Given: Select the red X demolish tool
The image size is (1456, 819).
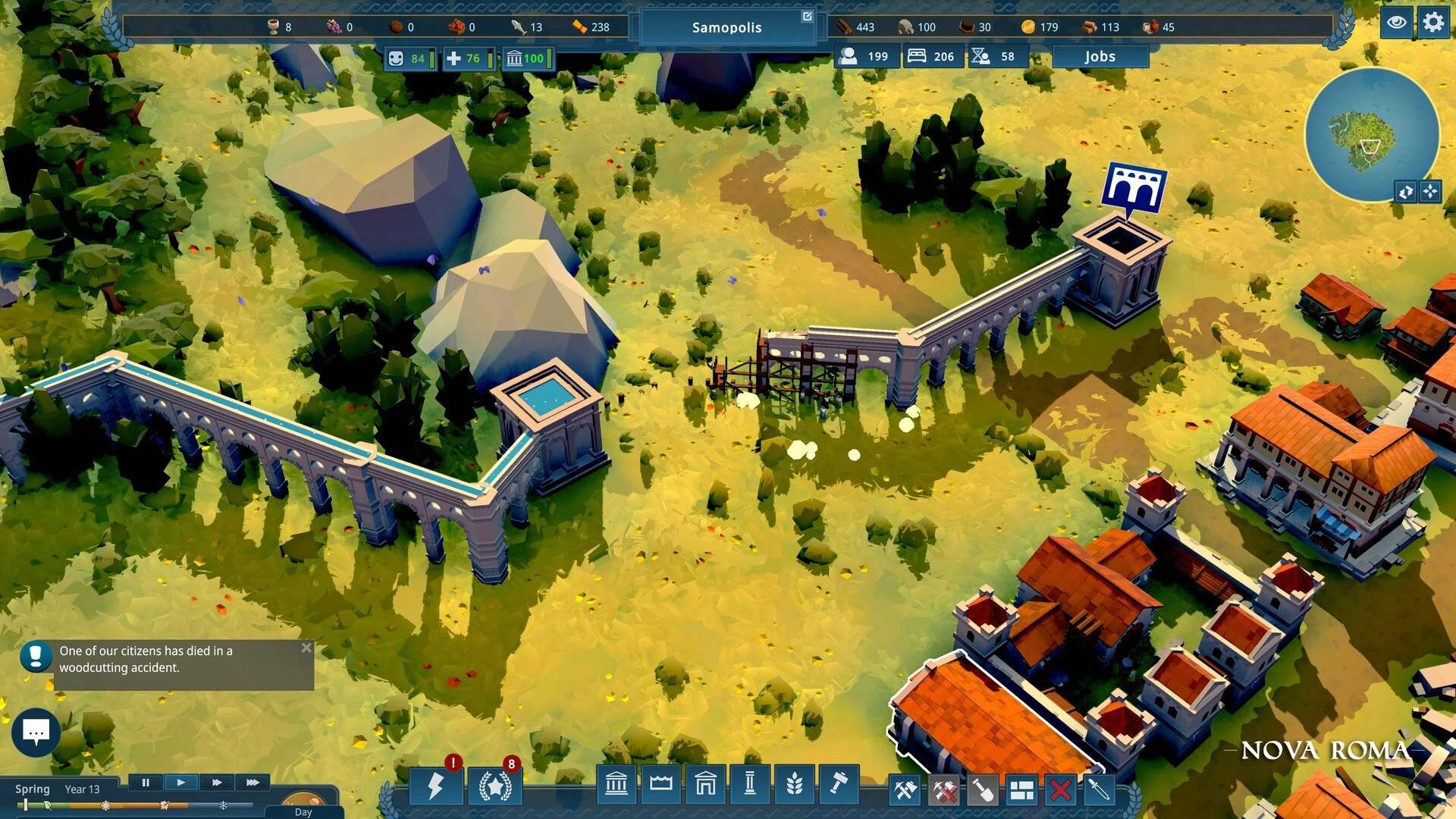Looking at the screenshot, I should point(1060,790).
